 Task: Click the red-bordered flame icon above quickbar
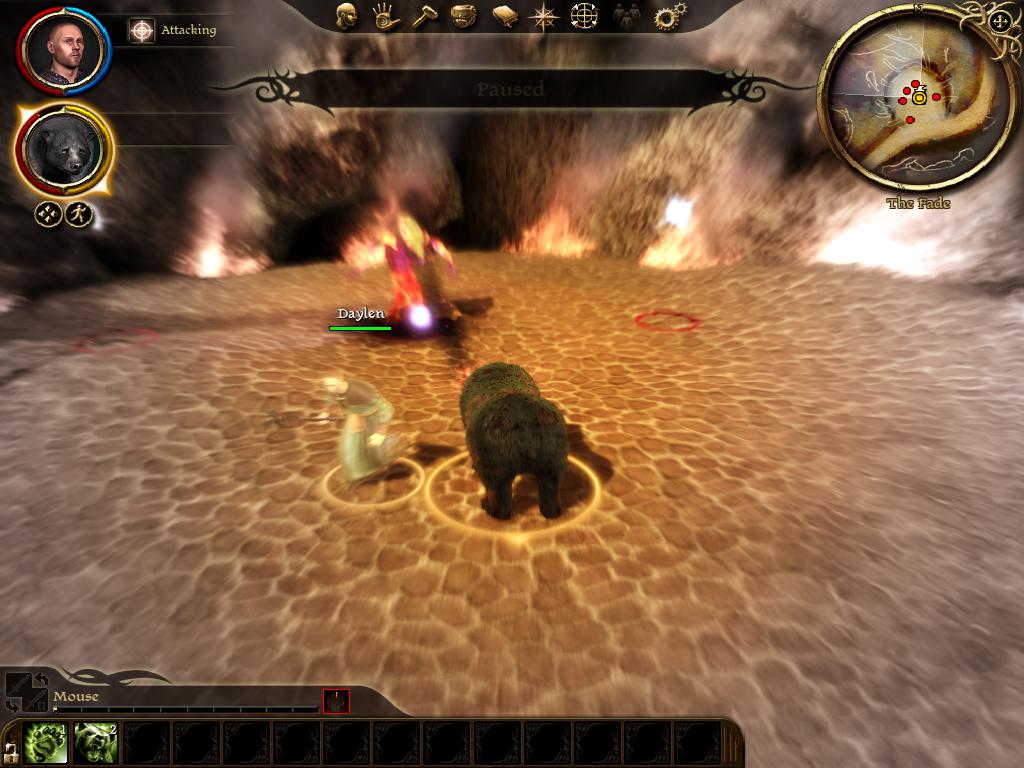click(x=336, y=702)
